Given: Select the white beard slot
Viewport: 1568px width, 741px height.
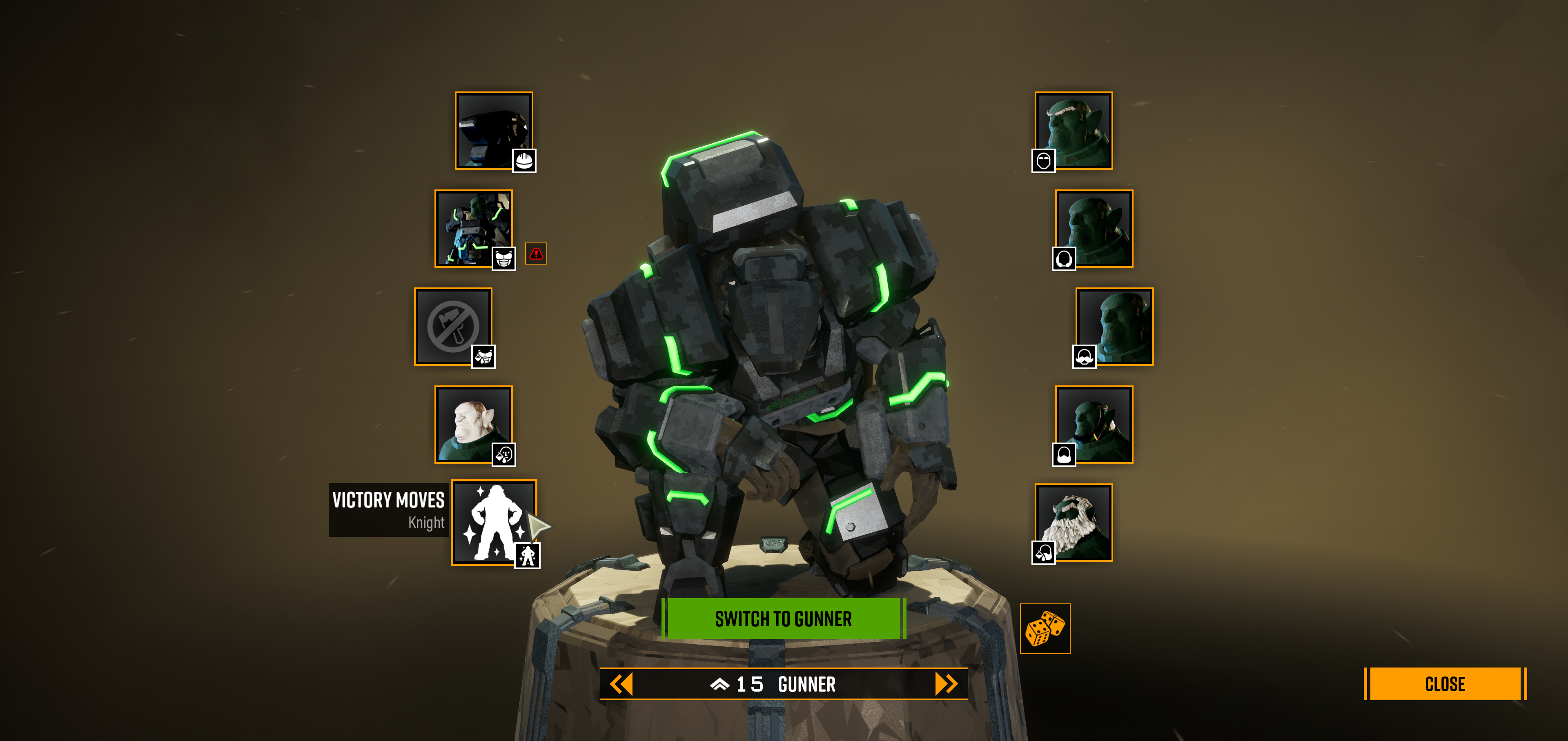Looking at the screenshot, I should pyautogui.click(x=1074, y=522).
